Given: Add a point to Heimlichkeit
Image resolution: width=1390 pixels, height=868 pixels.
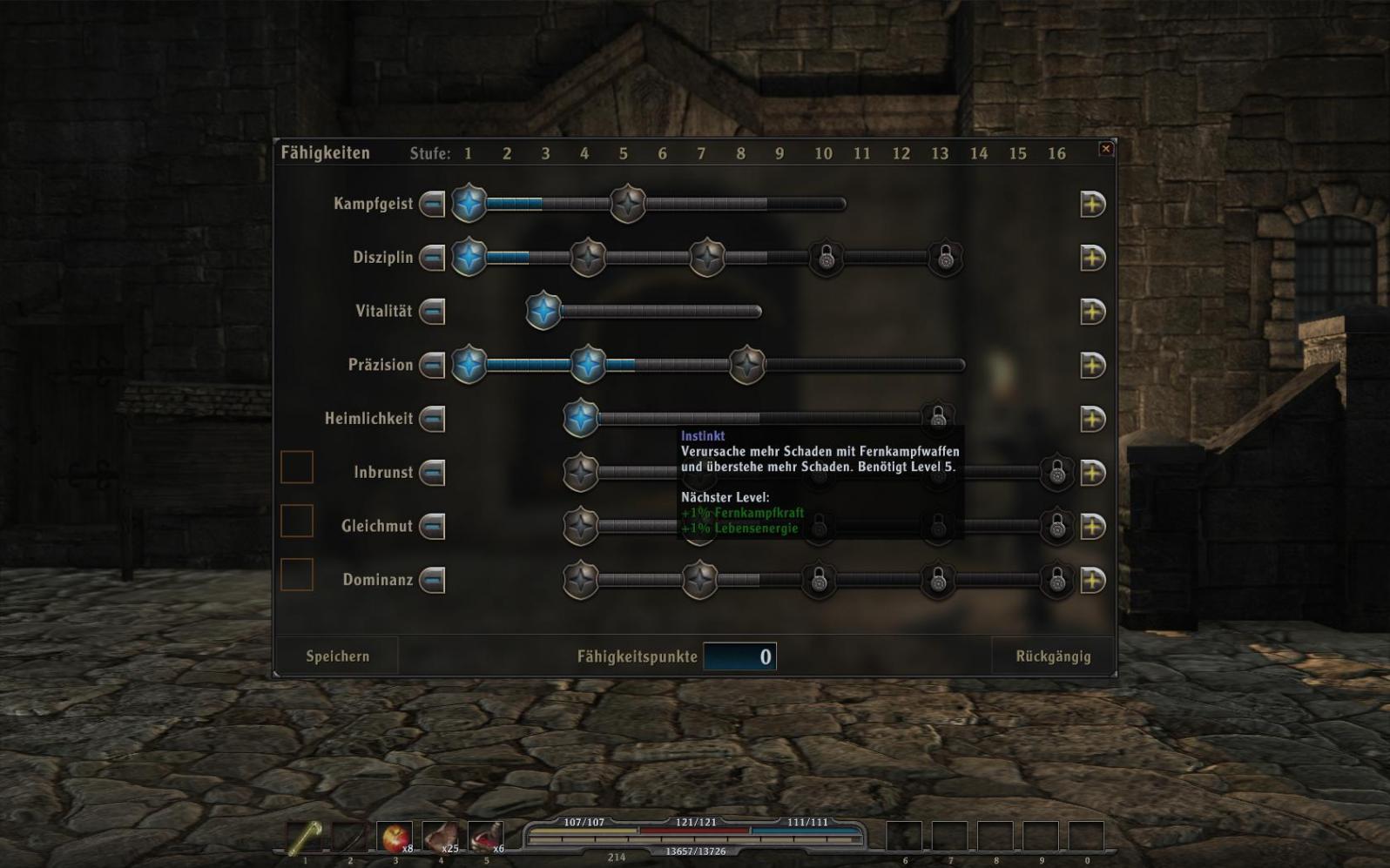Looking at the screenshot, I should pyautogui.click(x=1092, y=420).
